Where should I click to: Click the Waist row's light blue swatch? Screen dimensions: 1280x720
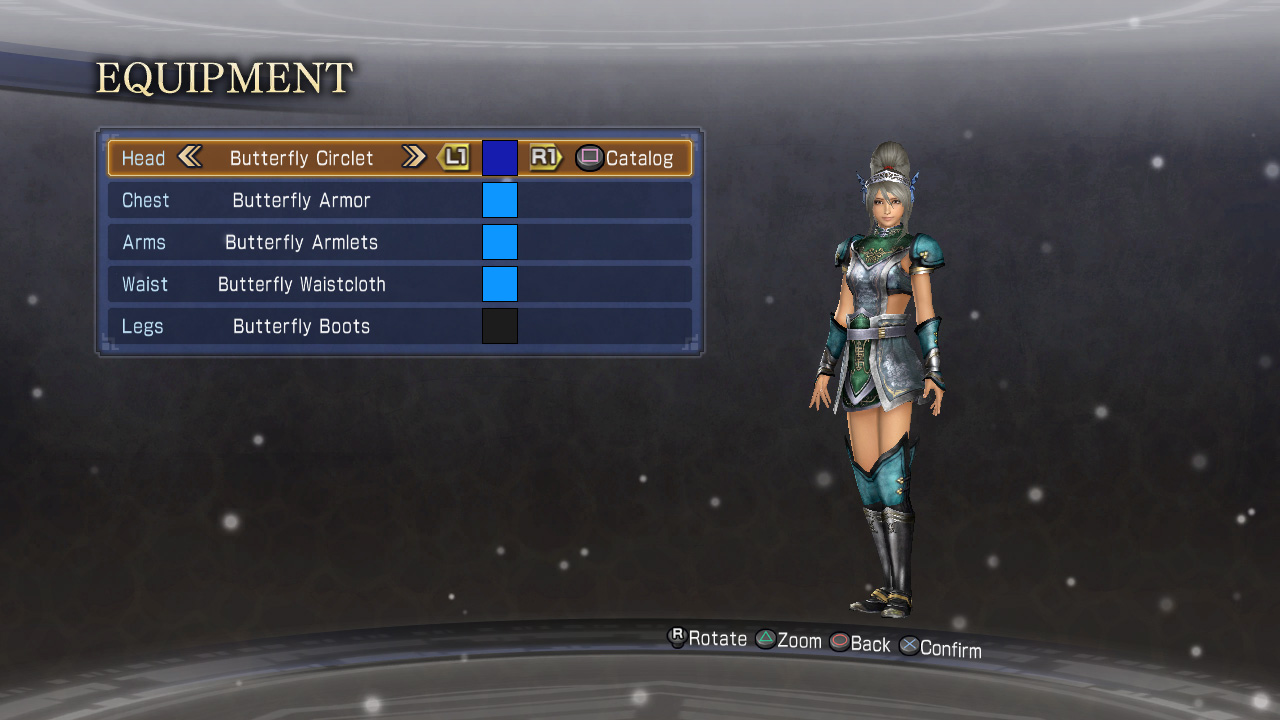(500, 284)
